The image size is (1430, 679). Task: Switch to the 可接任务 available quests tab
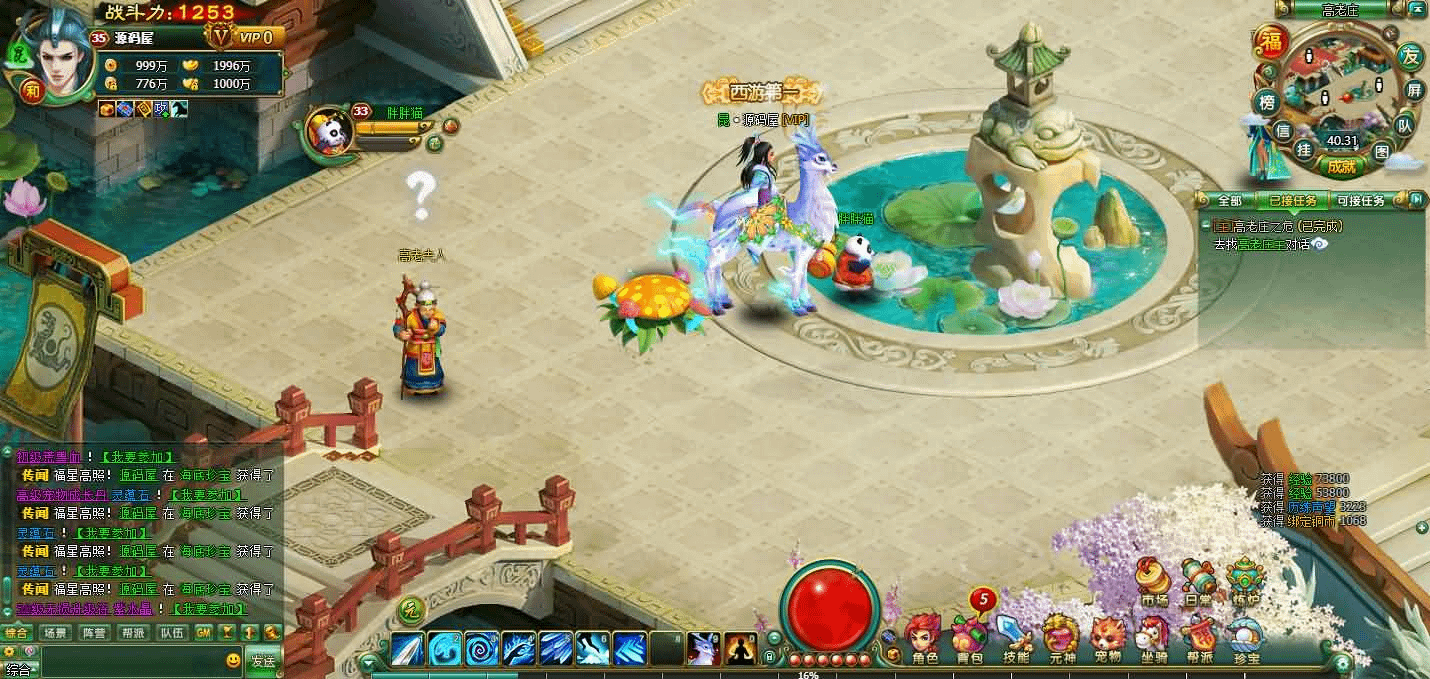[x=1360, y=200]
